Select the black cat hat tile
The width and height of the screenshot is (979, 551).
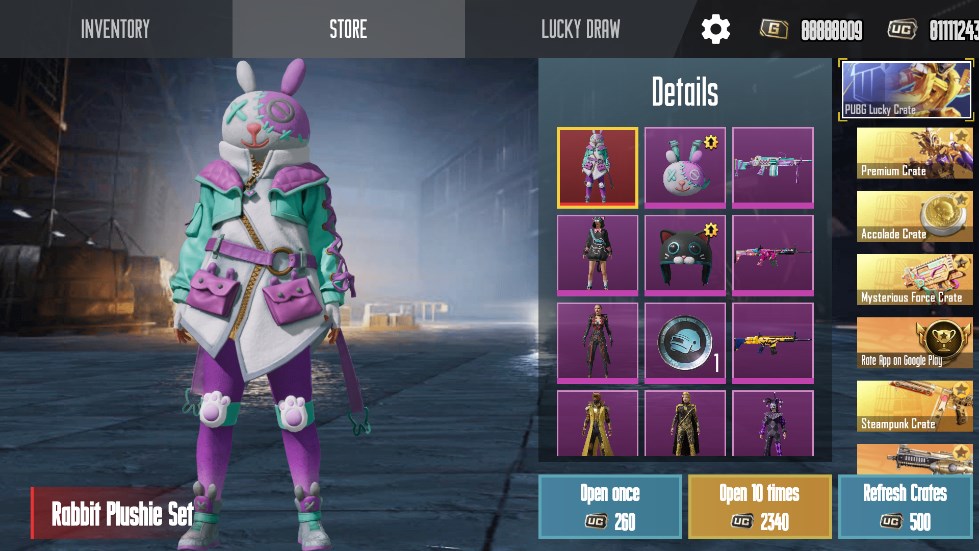coord(685,255)
